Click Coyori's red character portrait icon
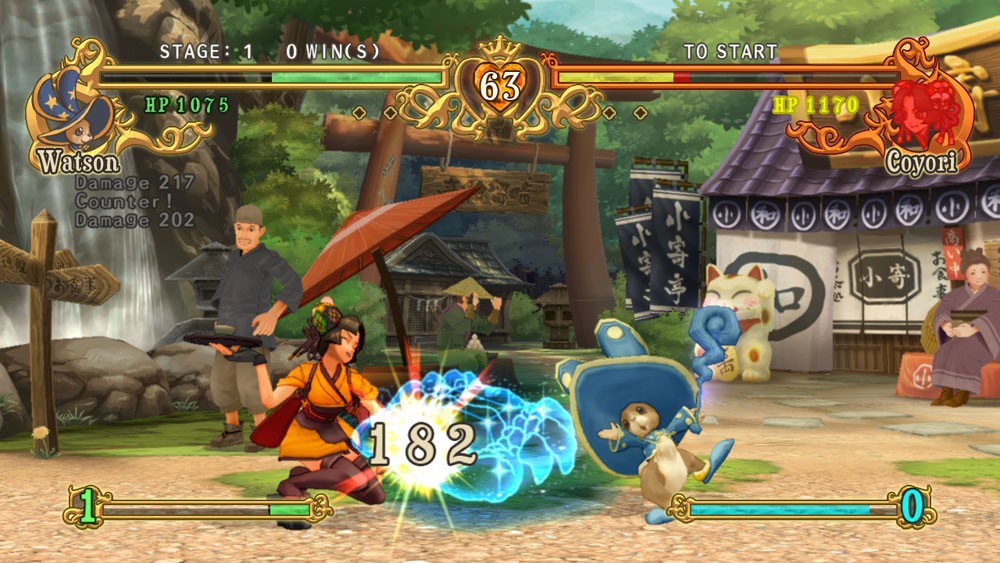 click(x=924, y=110)
